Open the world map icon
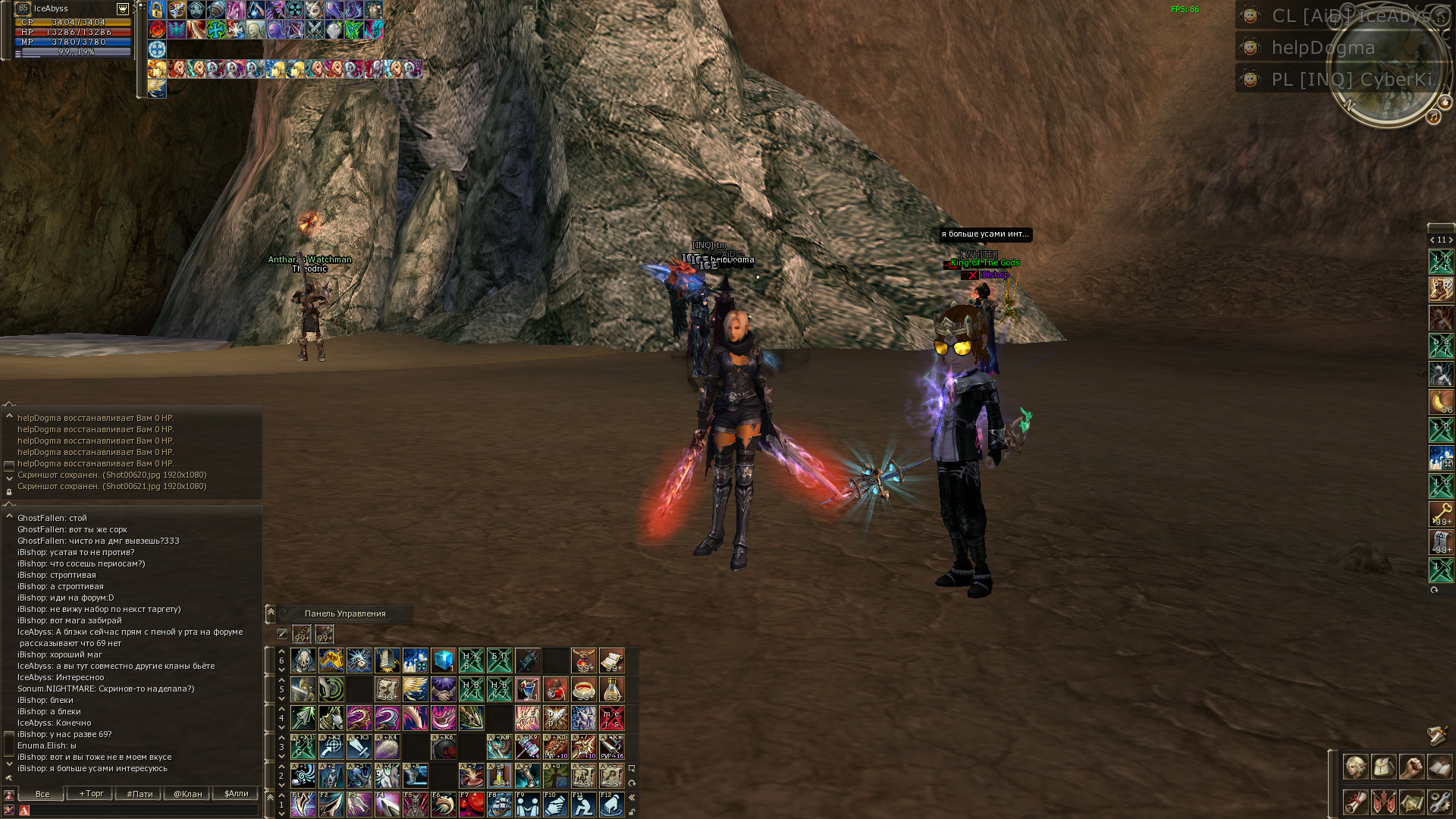1456x819 pixels. [x=1411, y=802]
